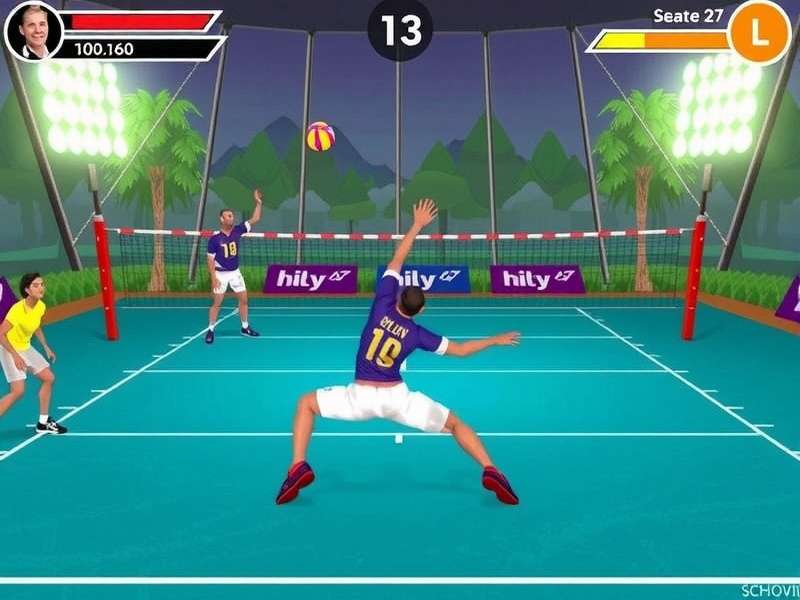Click the orange L badge
800x600 pixels.
point(759,33)
